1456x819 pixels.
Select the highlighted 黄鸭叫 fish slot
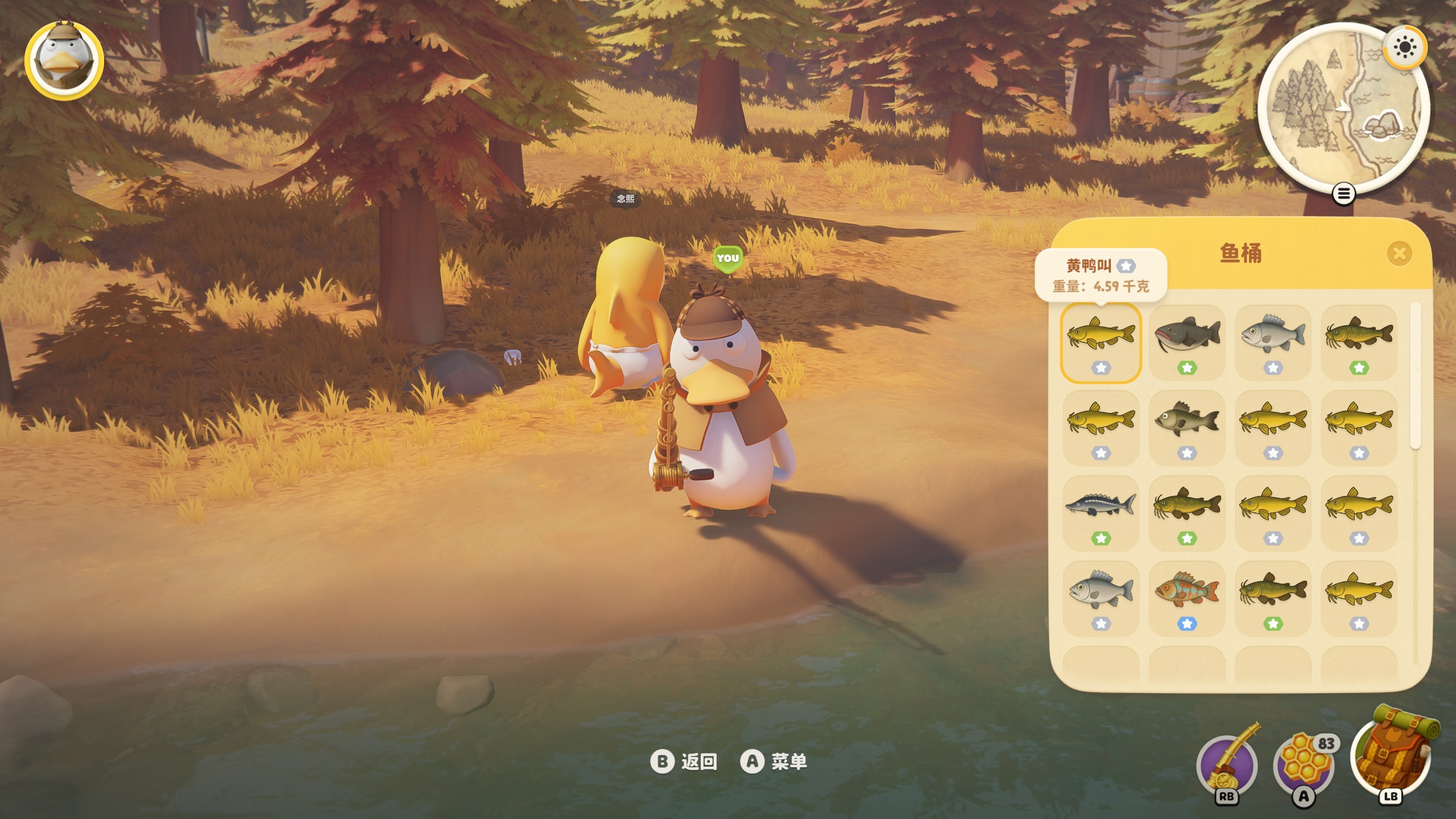click(1101, 342)
